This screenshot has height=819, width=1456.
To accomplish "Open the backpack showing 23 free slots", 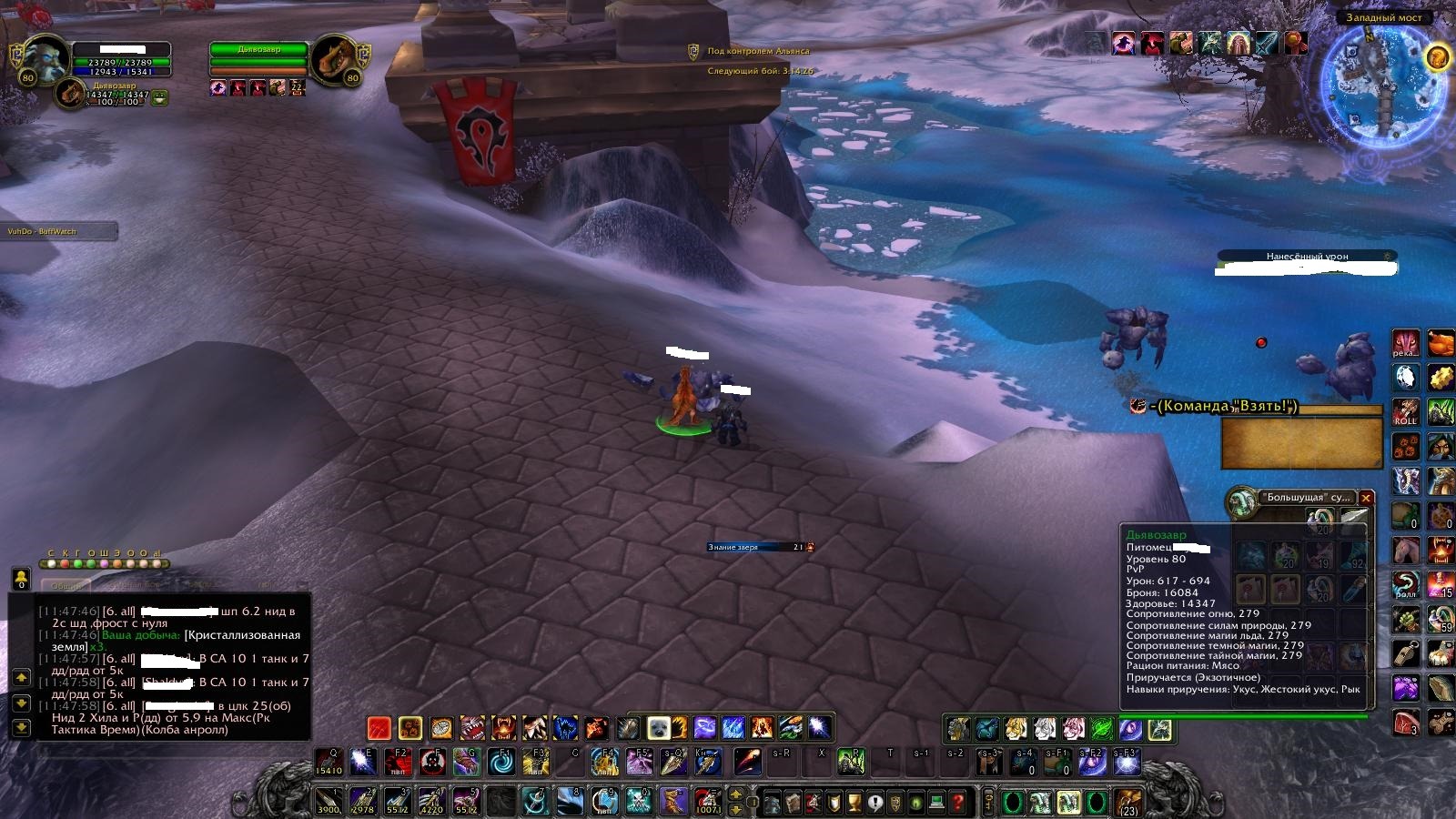I will (x=1129, y=802).
